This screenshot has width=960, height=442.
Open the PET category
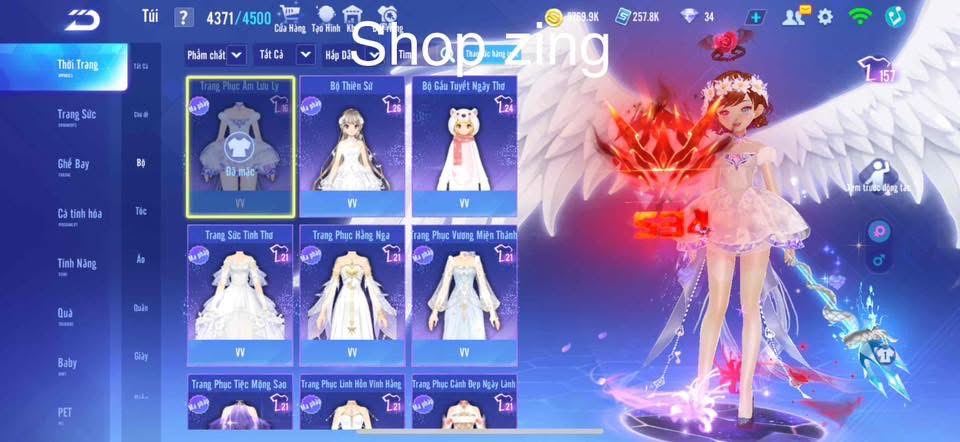point(65,412)
